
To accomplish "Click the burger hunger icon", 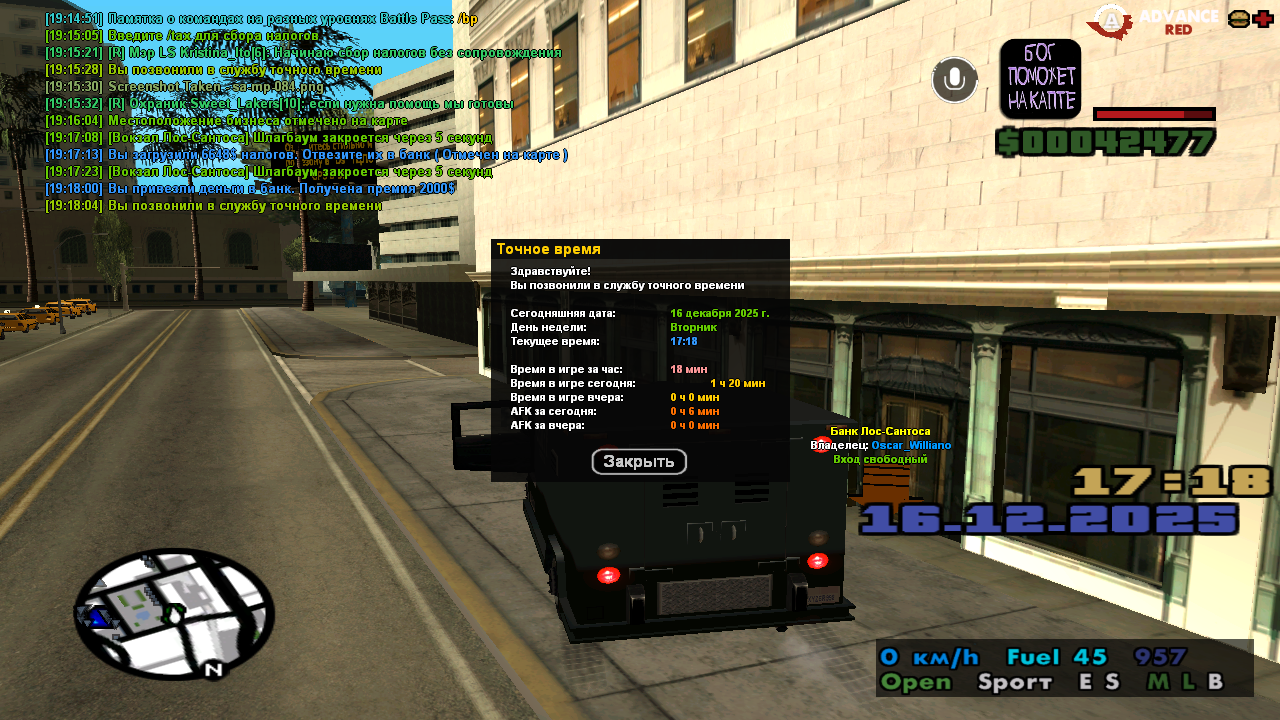I will point(1238,19).
